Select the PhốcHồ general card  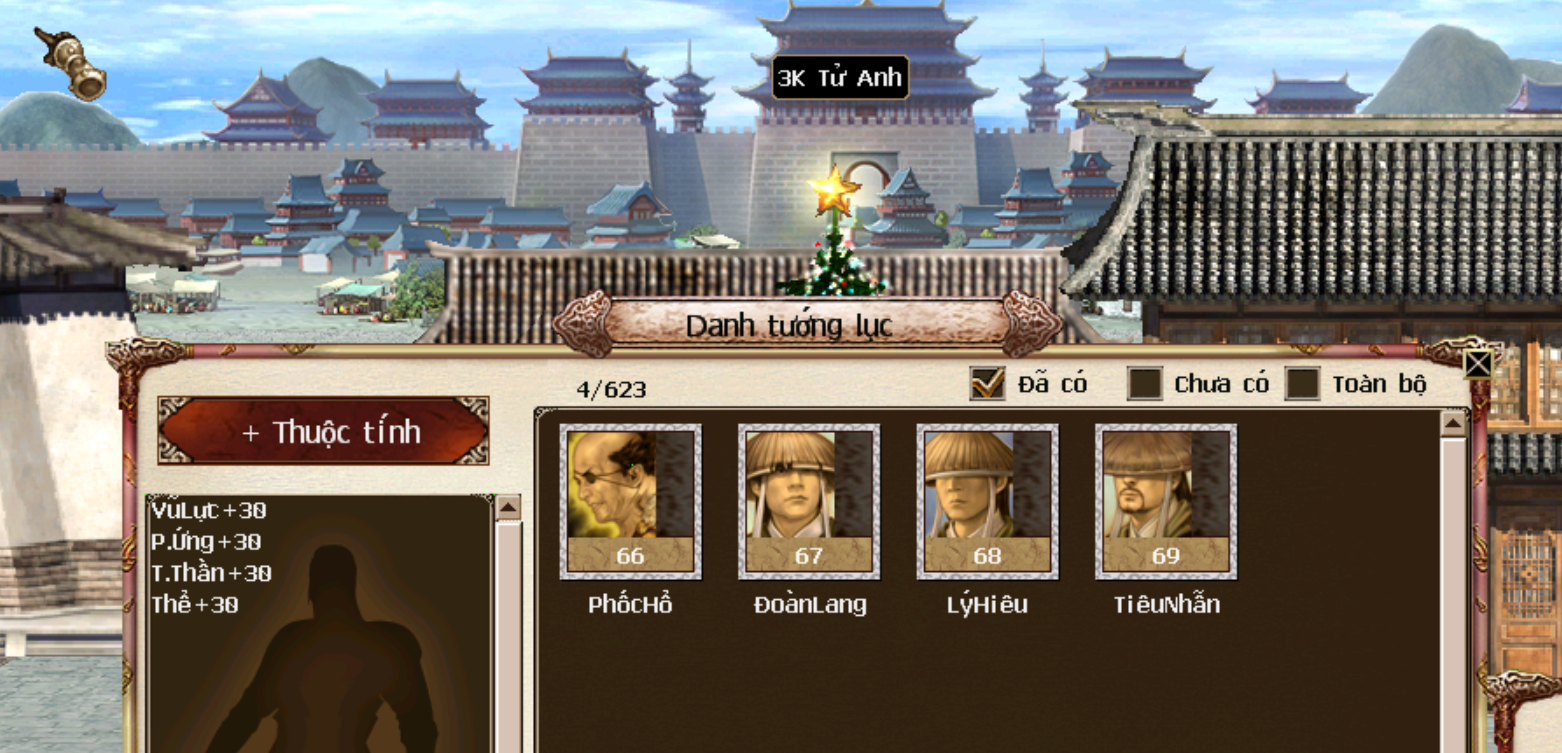pyautogui.click(x=630, y=502)
